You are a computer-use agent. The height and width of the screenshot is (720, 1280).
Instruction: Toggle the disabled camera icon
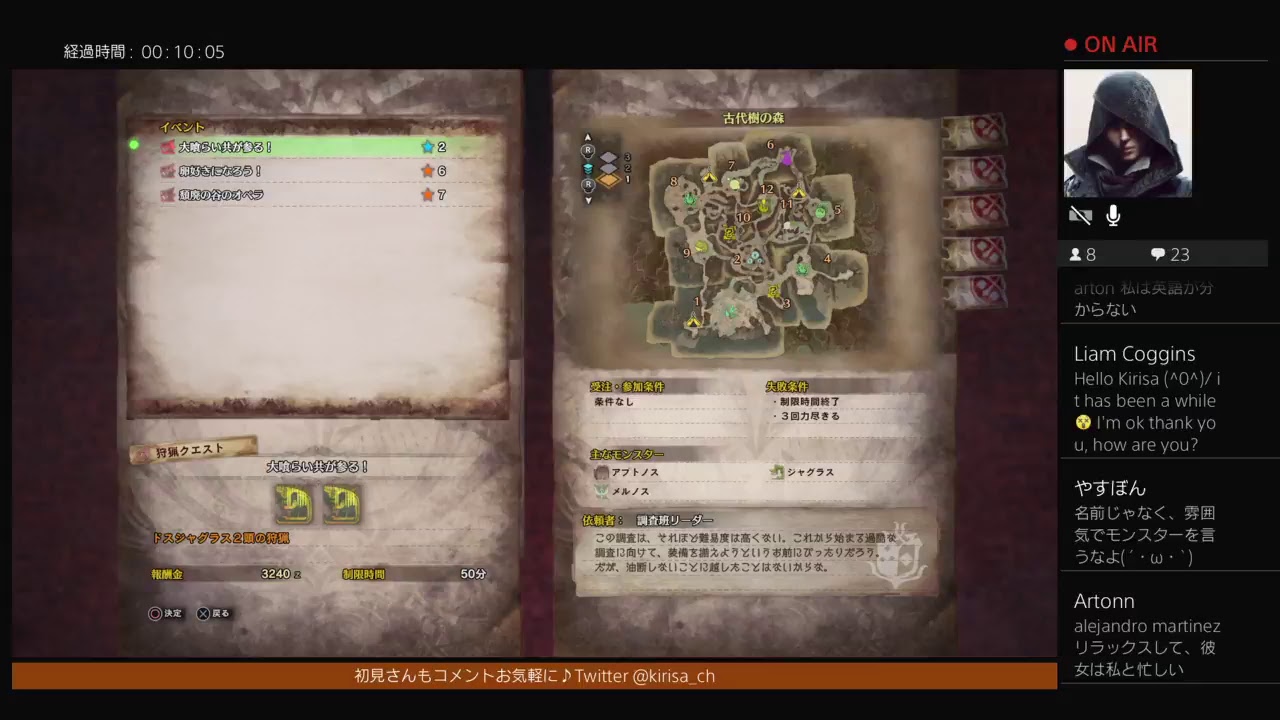tap(1080, 214)
